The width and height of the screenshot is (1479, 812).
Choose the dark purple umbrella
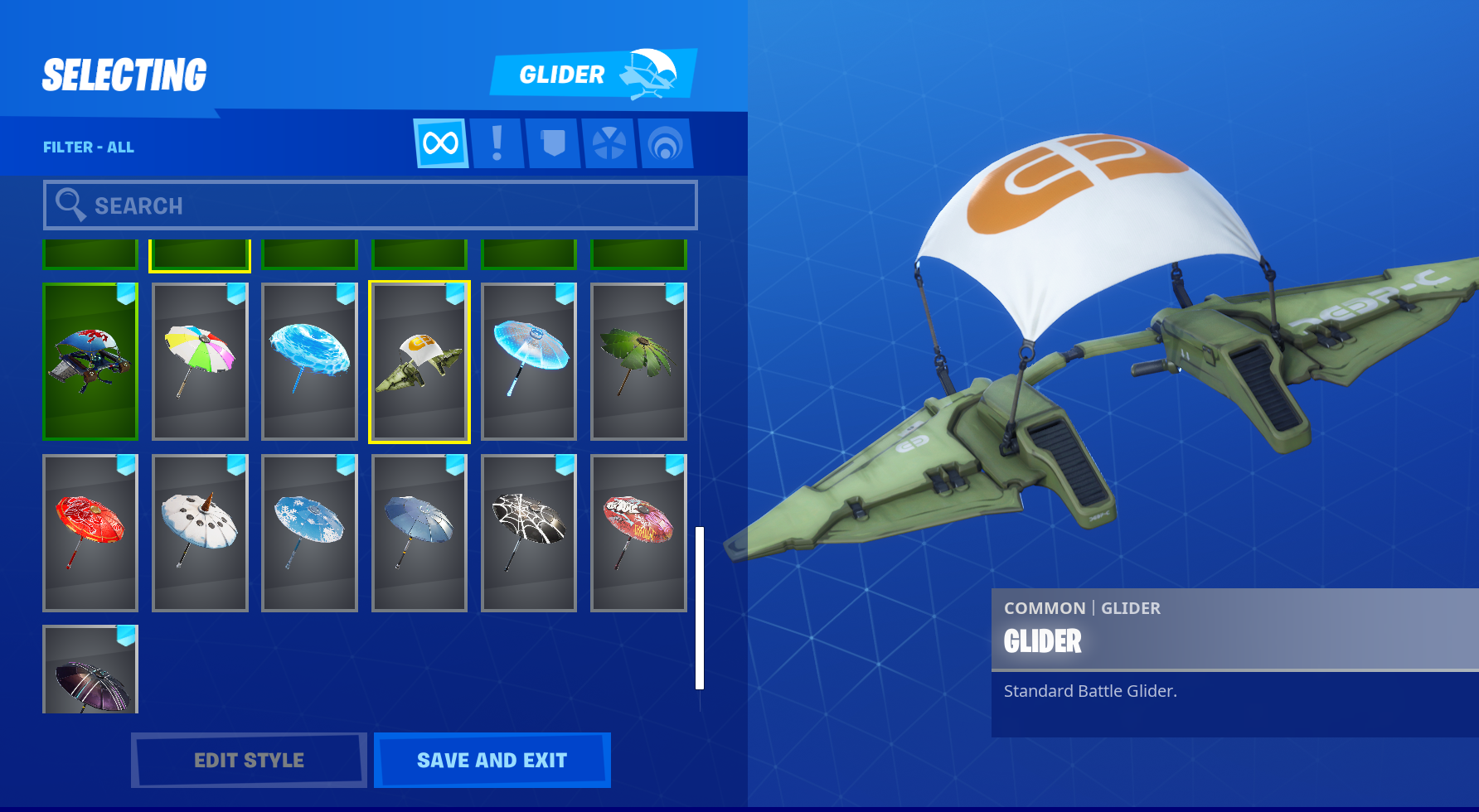click(90, 671)
